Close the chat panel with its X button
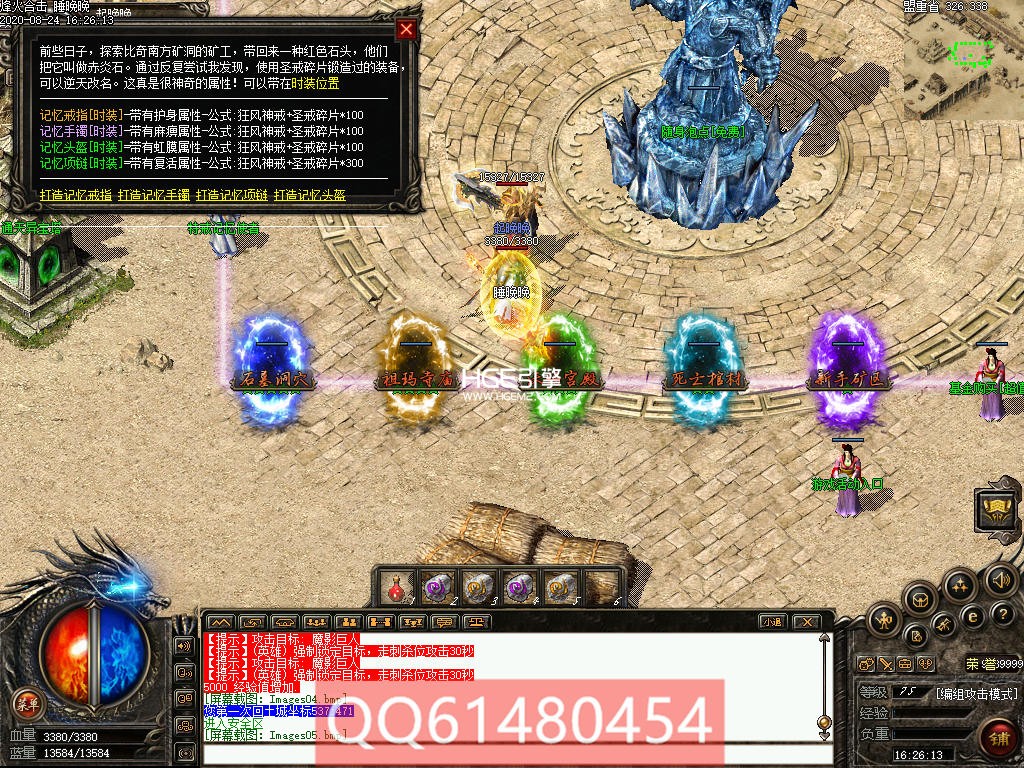 [802, 621]
